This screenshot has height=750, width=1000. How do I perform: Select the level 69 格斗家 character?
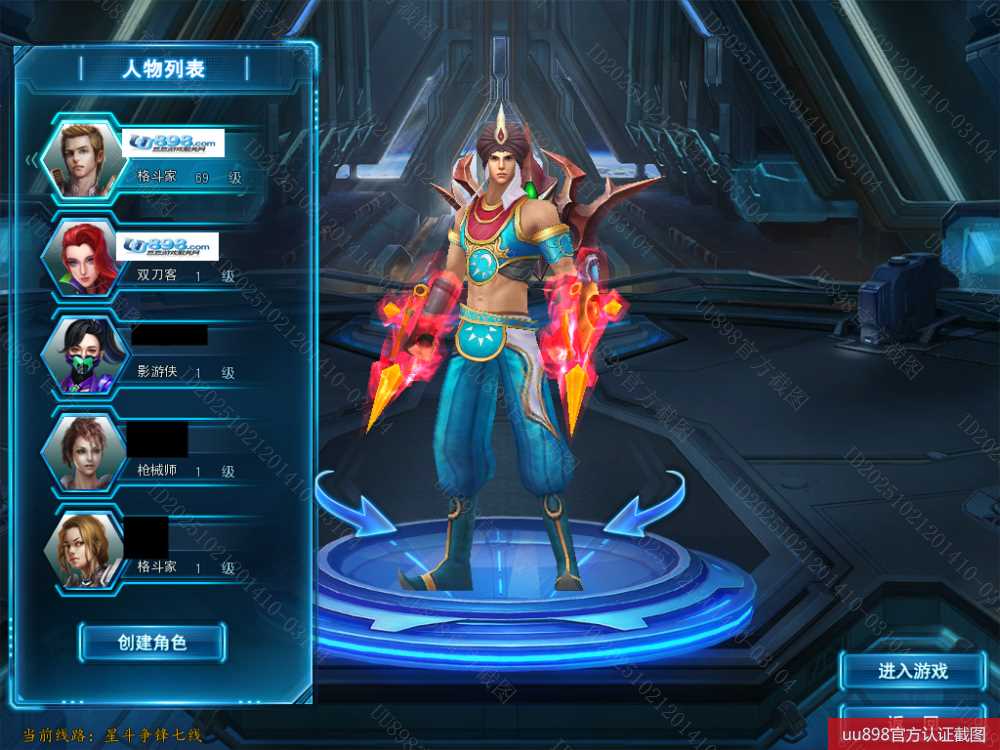pos(160,162)
